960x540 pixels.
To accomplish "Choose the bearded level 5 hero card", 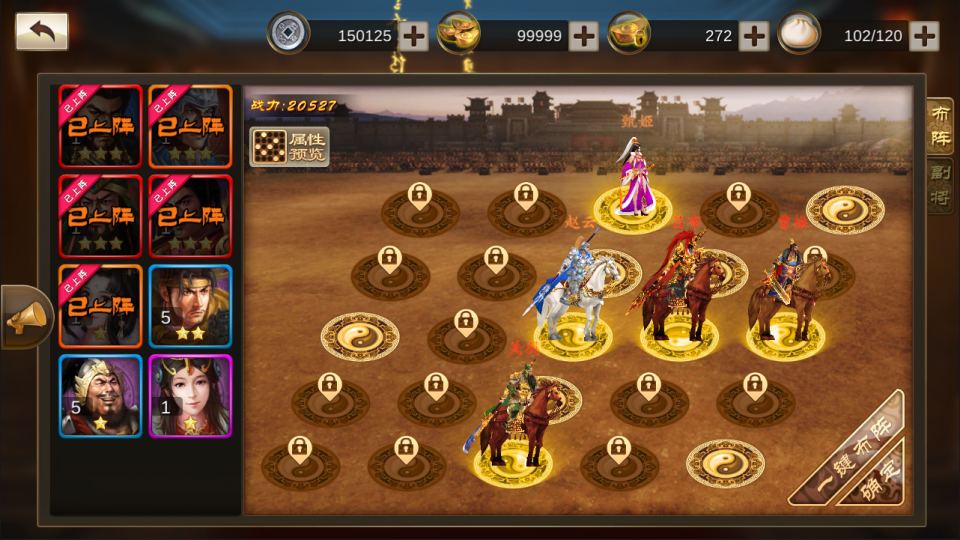I will (x=100, y=396).
